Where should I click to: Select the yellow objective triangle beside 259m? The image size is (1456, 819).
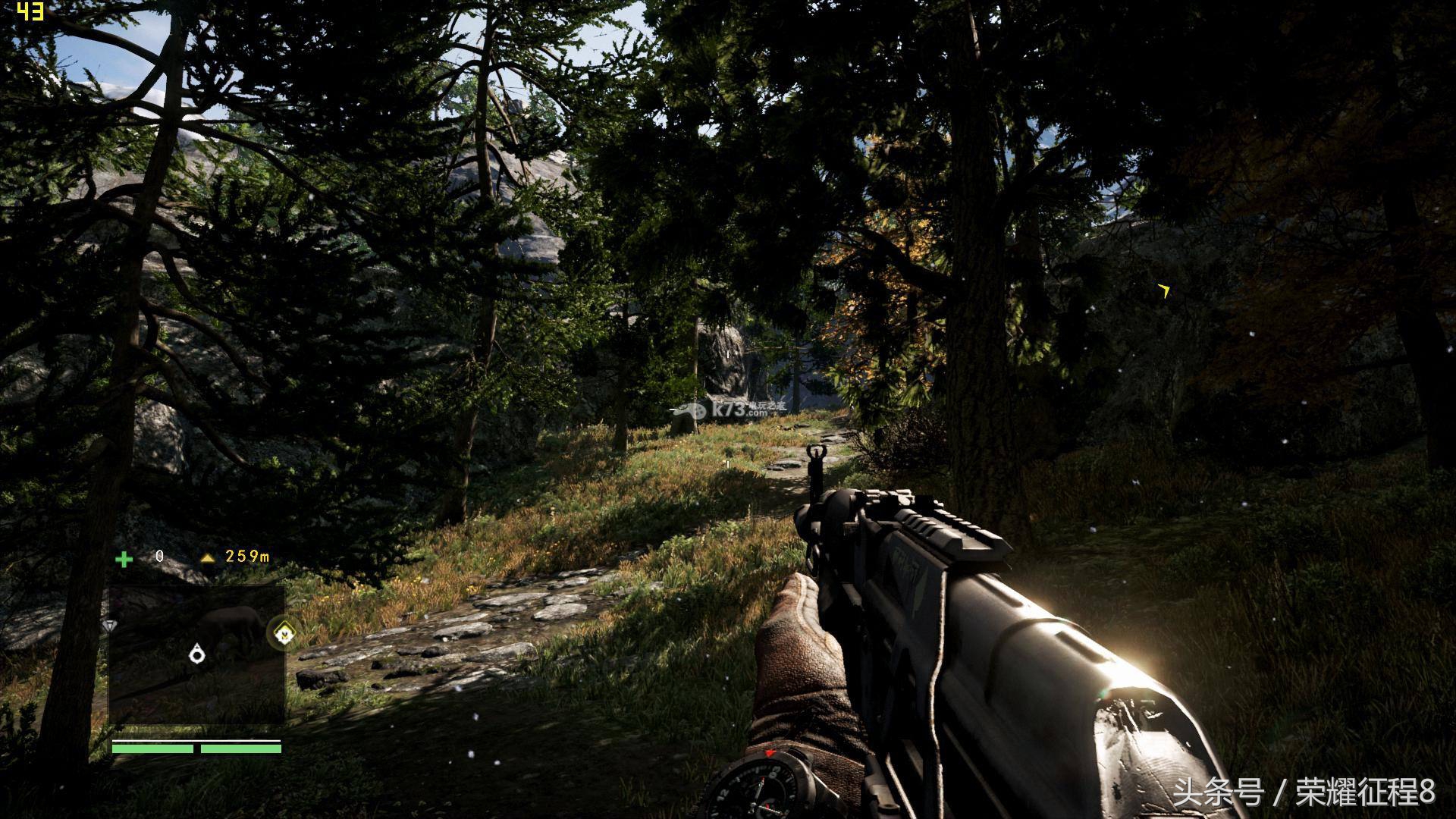coord(208,558)
